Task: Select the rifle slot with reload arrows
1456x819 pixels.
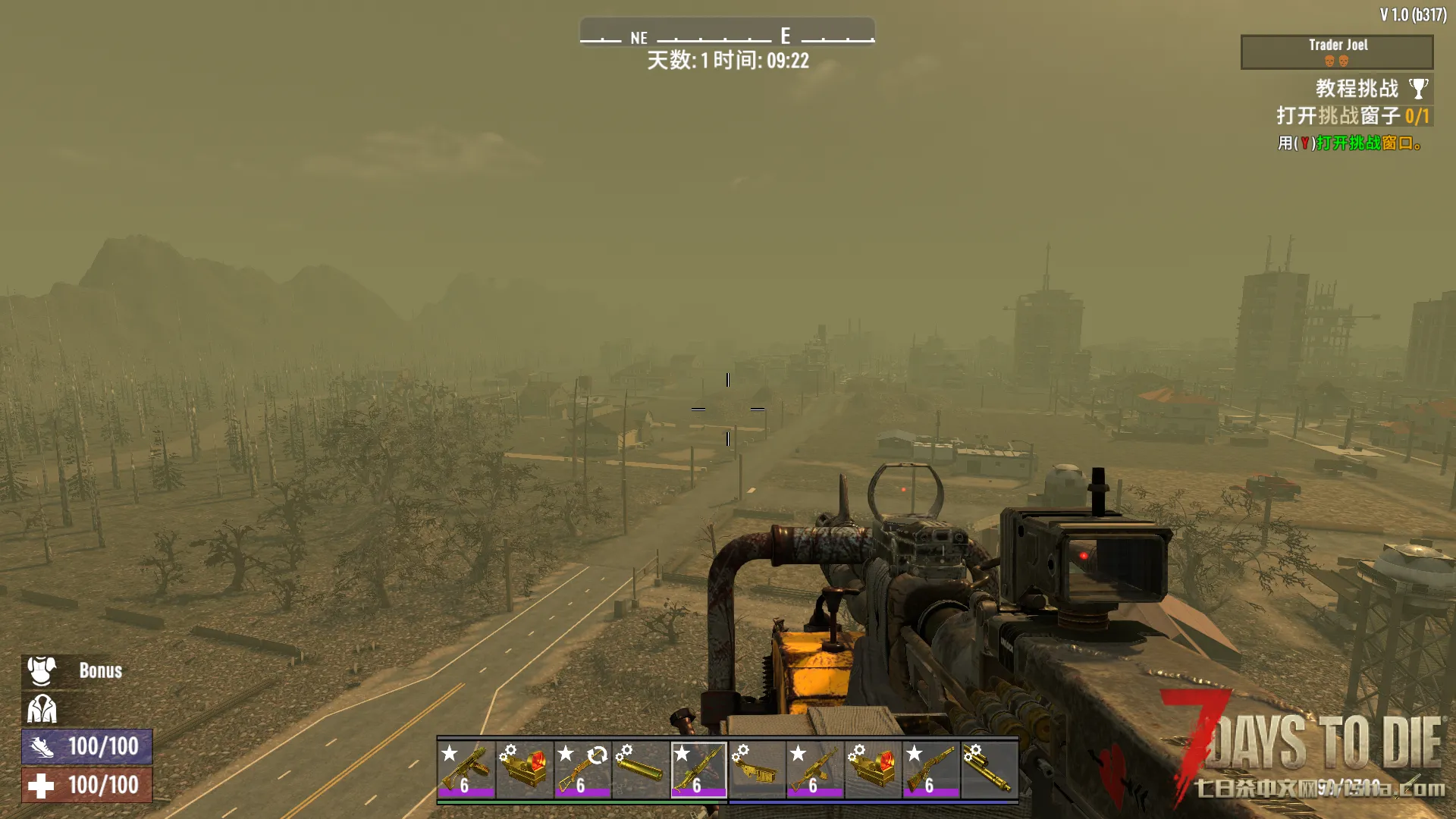Action: pos(582,769)
